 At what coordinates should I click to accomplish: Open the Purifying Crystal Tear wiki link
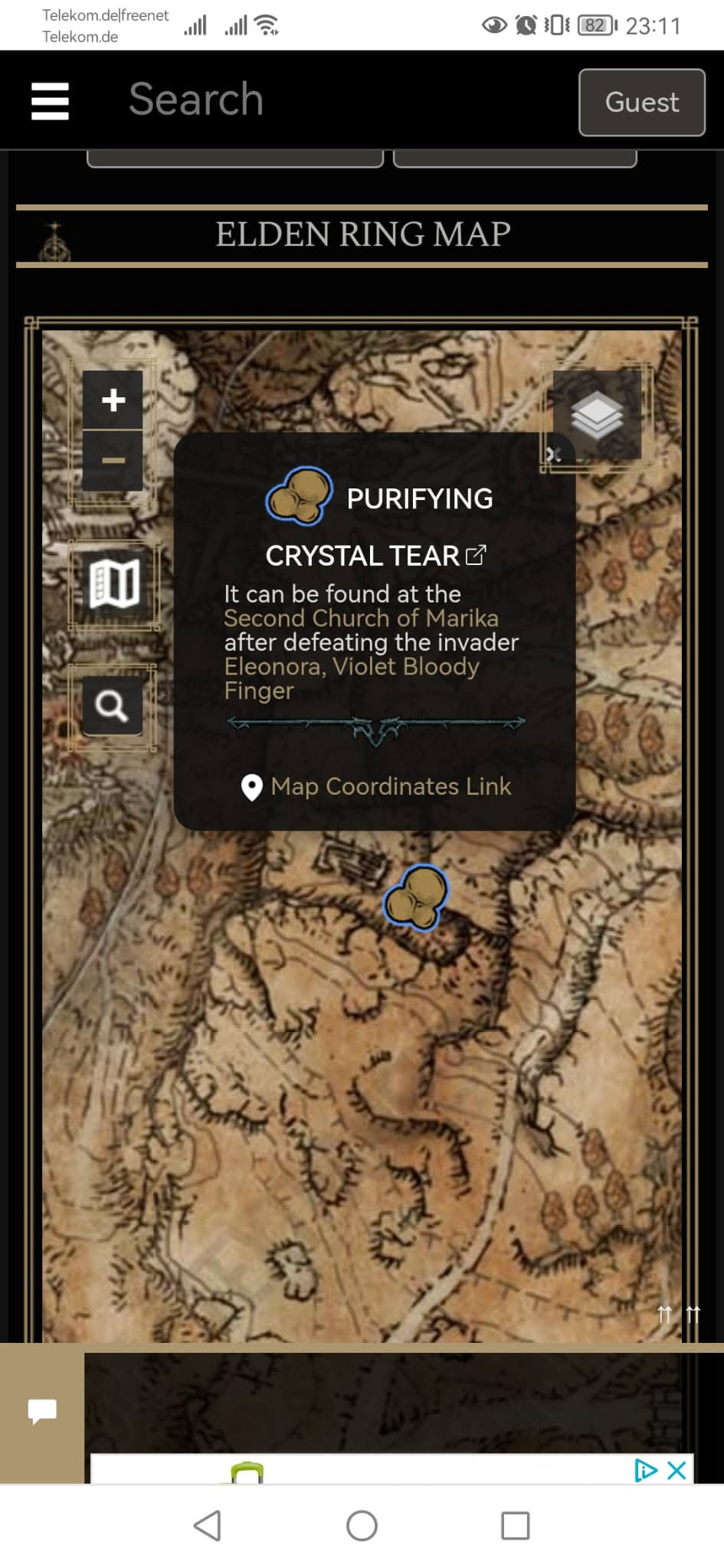476,554
